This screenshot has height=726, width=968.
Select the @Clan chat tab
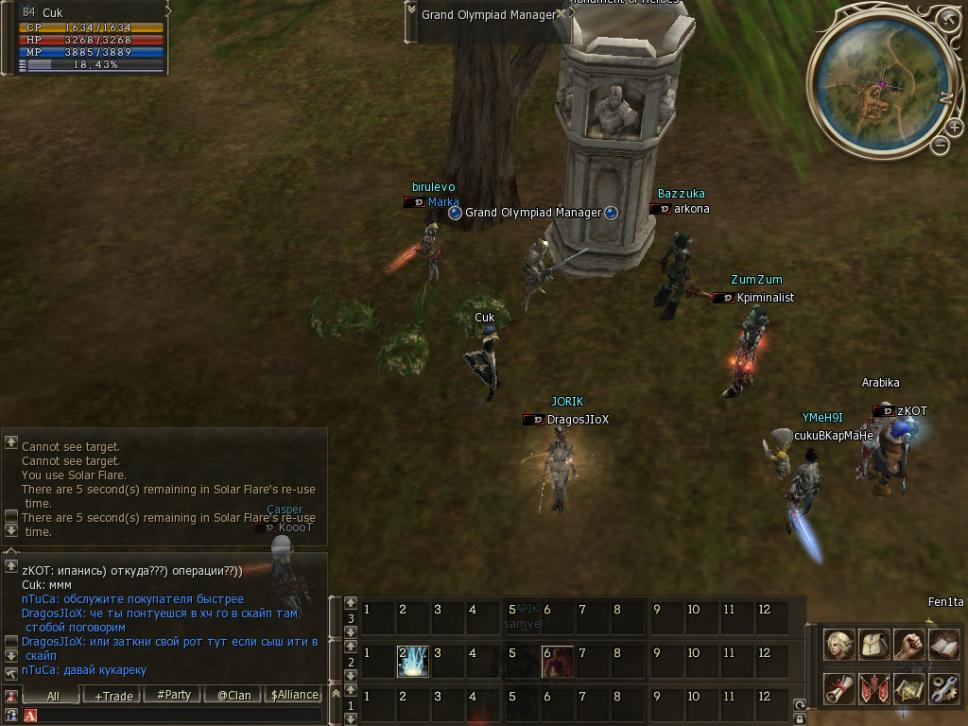pyautogui.click(x=233, y=695)
